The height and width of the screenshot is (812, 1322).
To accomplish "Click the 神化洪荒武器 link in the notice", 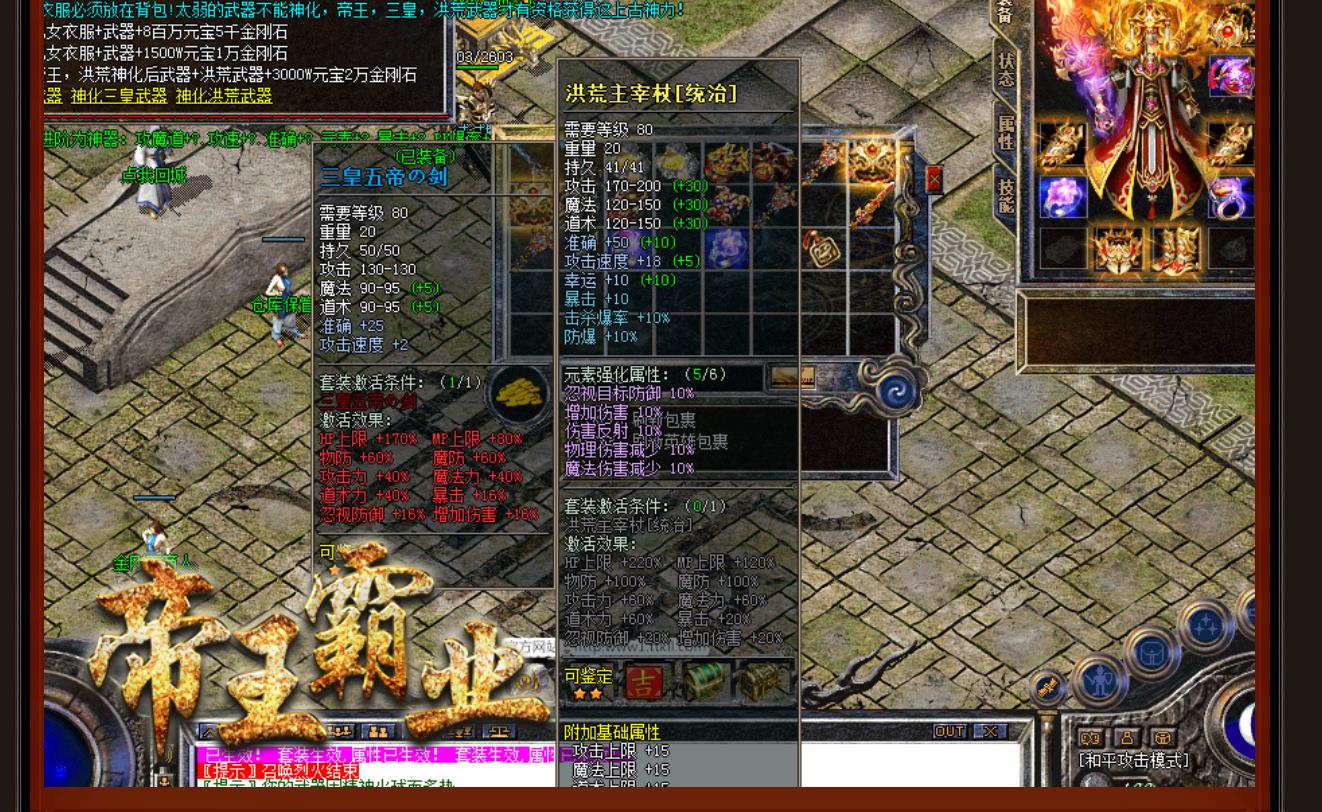I will [223, 95].
